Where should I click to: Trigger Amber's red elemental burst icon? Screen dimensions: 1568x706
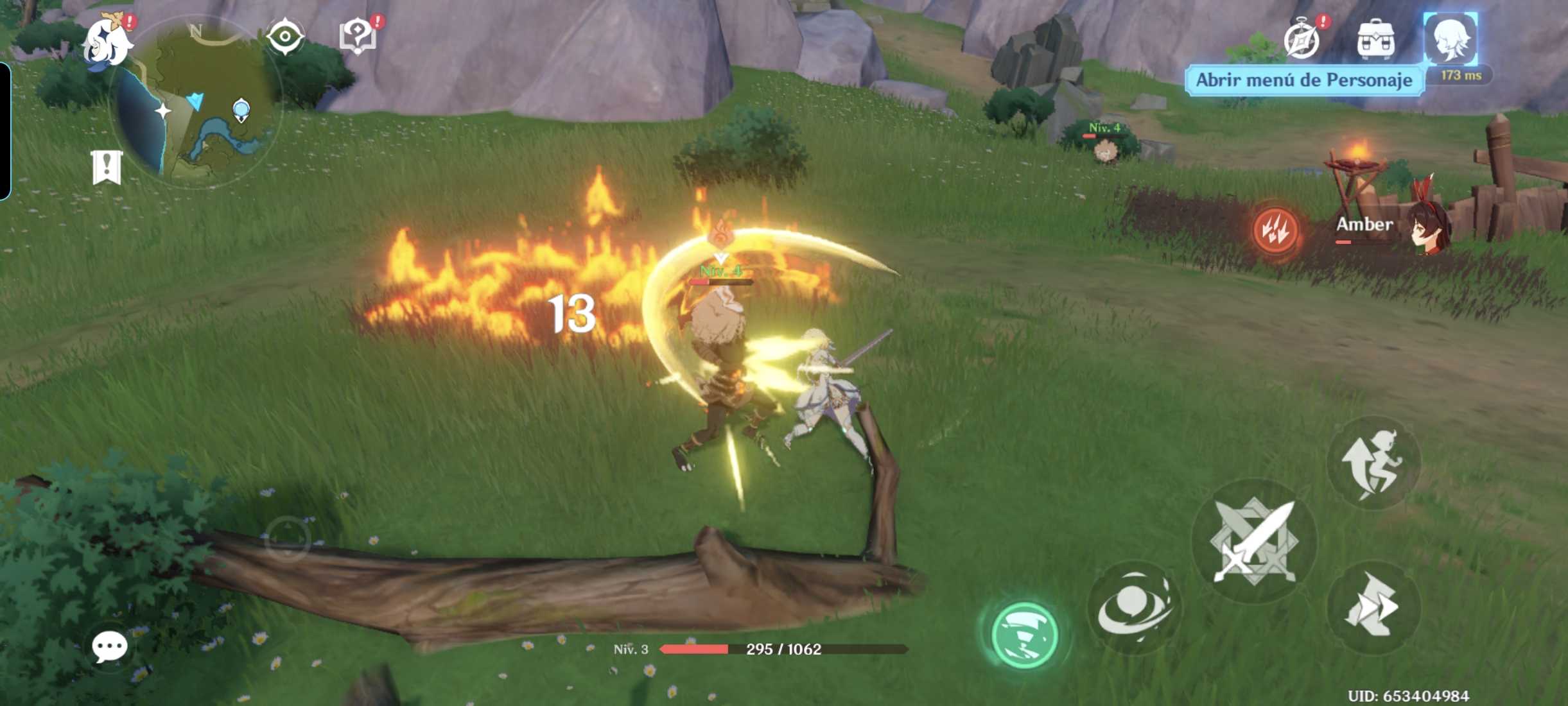point(1275,230)
